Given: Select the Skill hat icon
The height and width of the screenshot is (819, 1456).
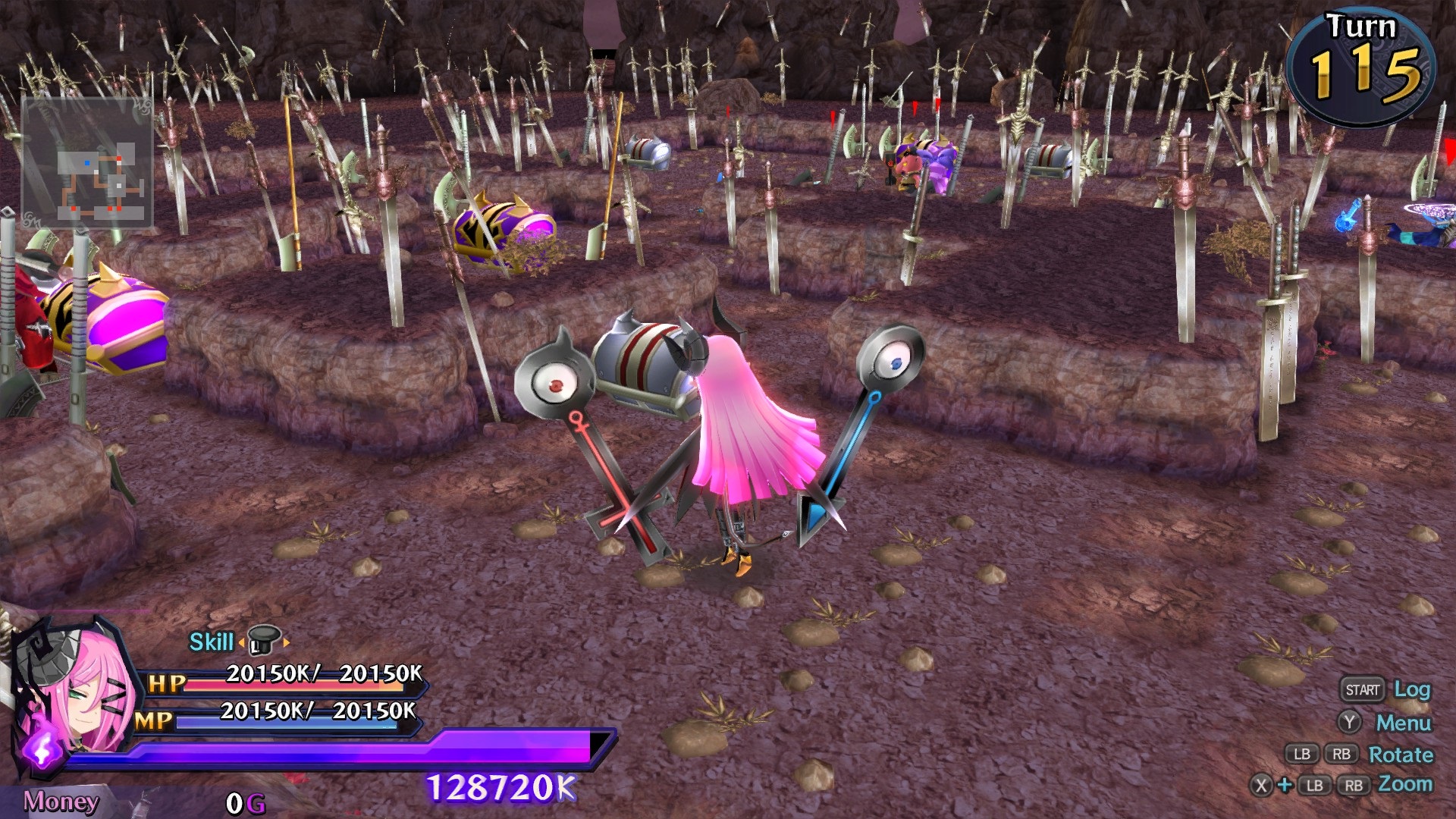Looking at the screenshot, I should pyautogui.click(x=263, y=641).
